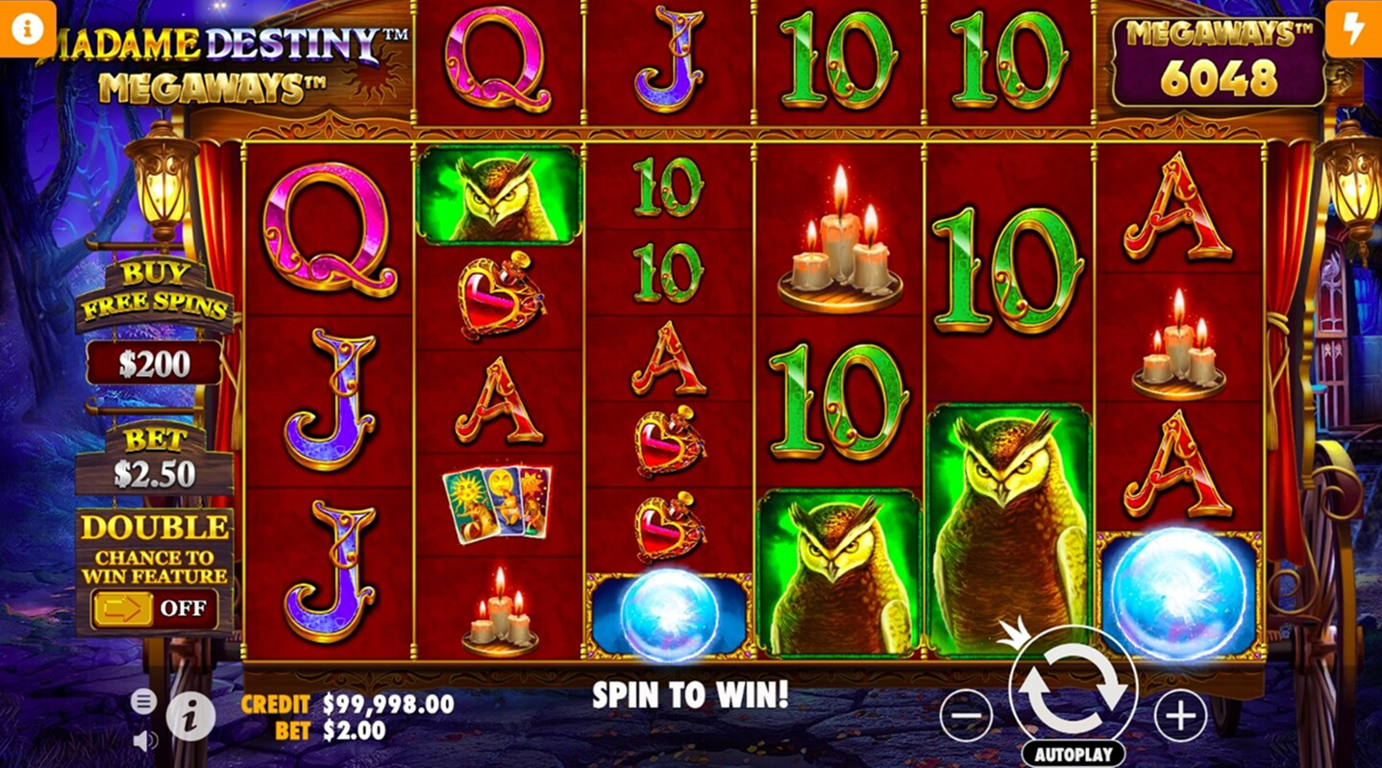Open the hamburger menu near the credit display
Screen dimensions: 1382x768
click(143, 702)
